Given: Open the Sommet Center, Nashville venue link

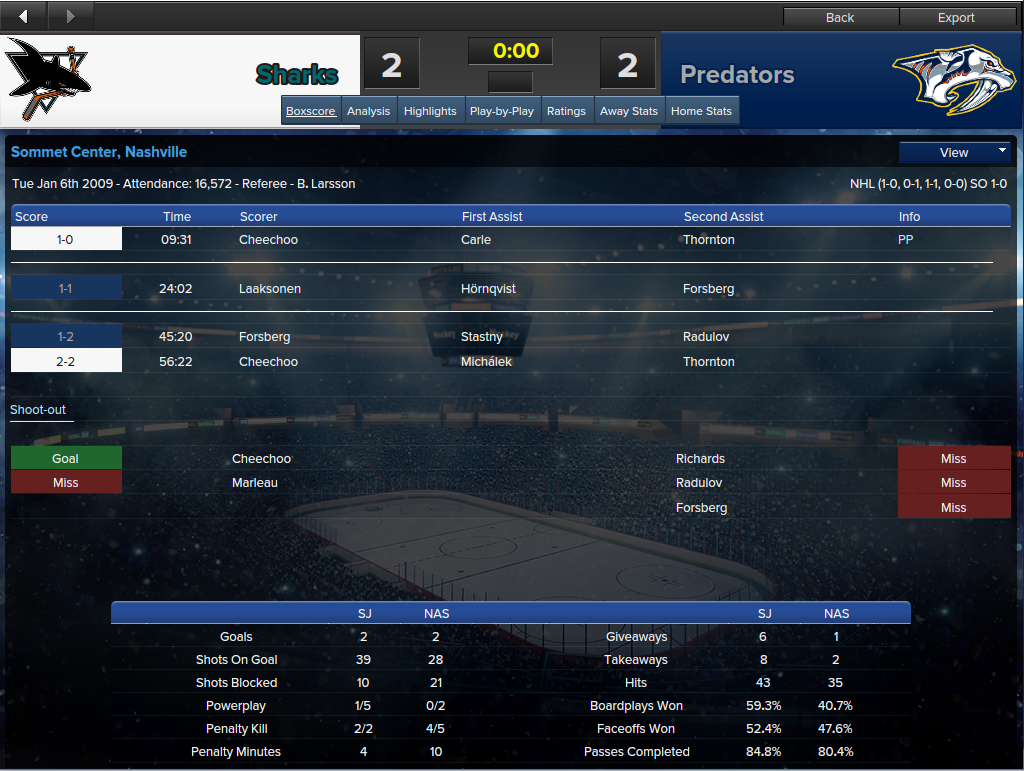Looking at the screenshot, I should click(99, 152).
